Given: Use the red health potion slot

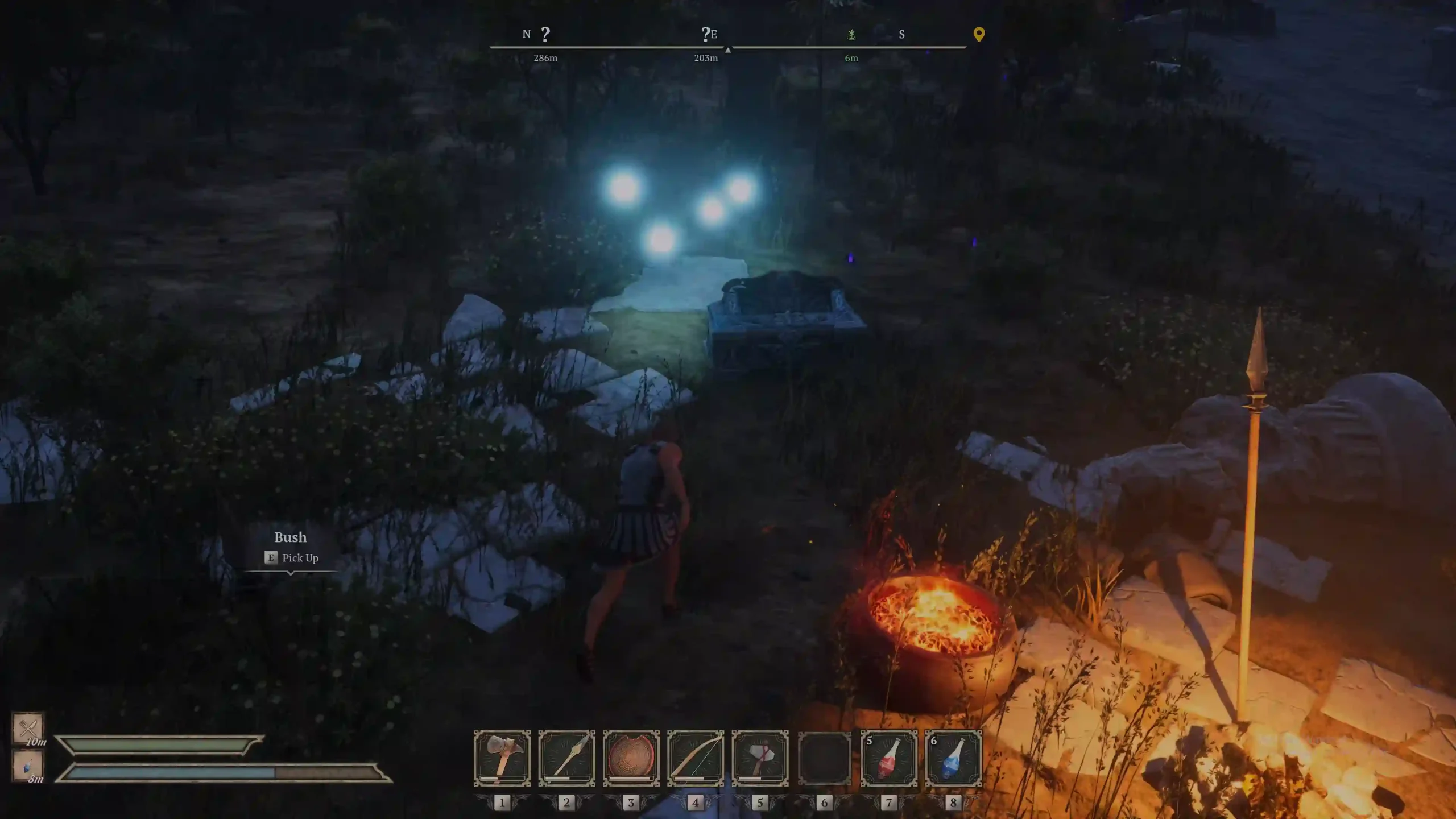Looking at the screenshot, I should click(x=889, y=758).
